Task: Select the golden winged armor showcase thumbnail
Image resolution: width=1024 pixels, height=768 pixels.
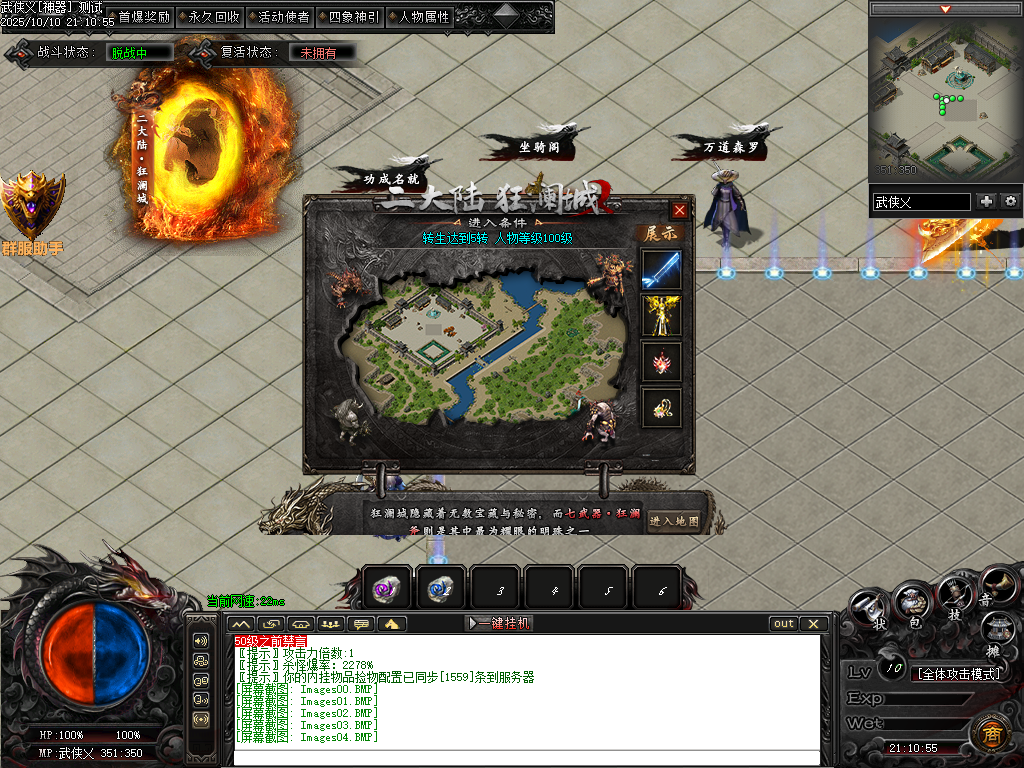Action: (x=661, y=315)
